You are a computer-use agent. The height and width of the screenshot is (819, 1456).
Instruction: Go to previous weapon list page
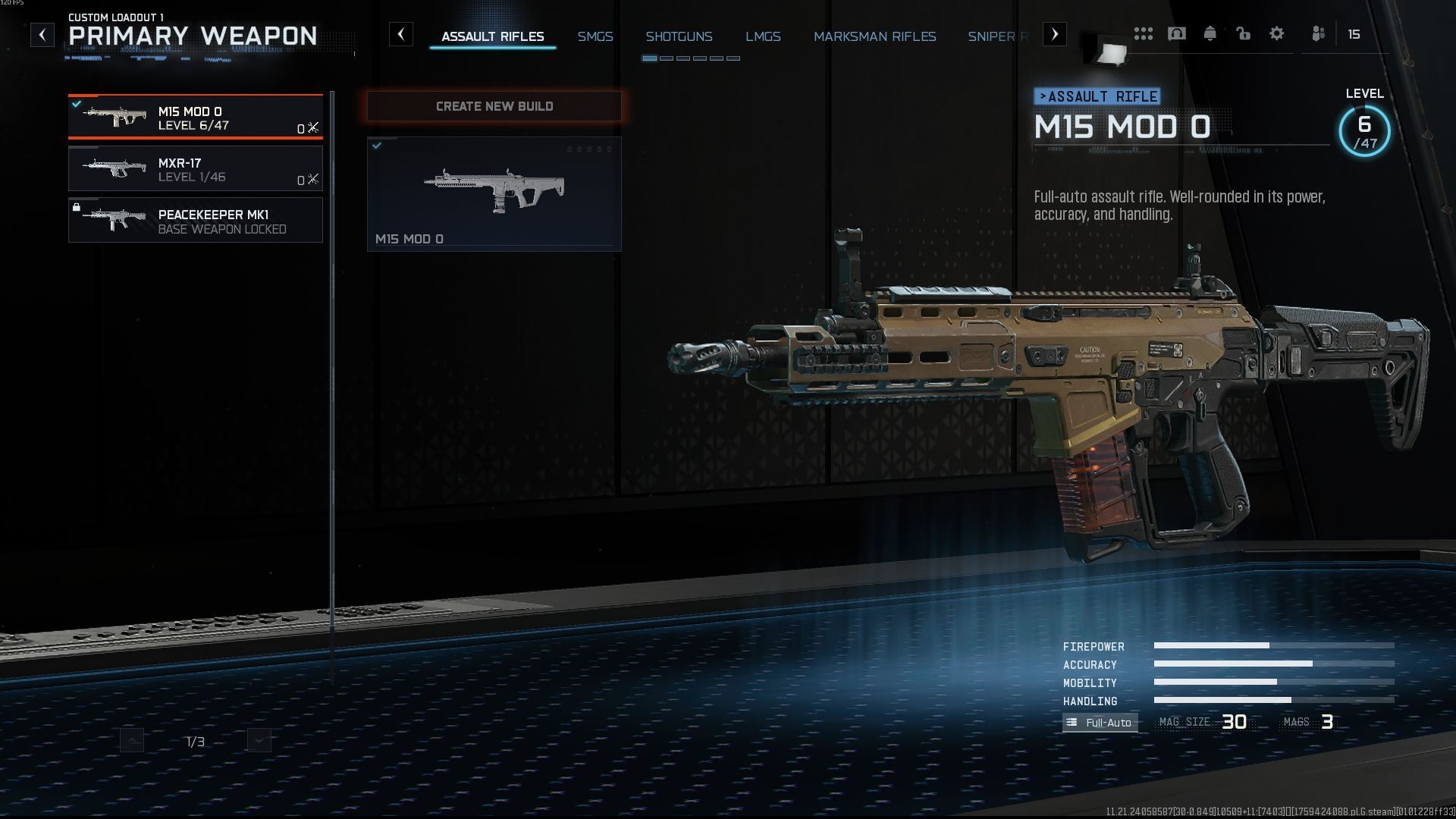point(132,741)
